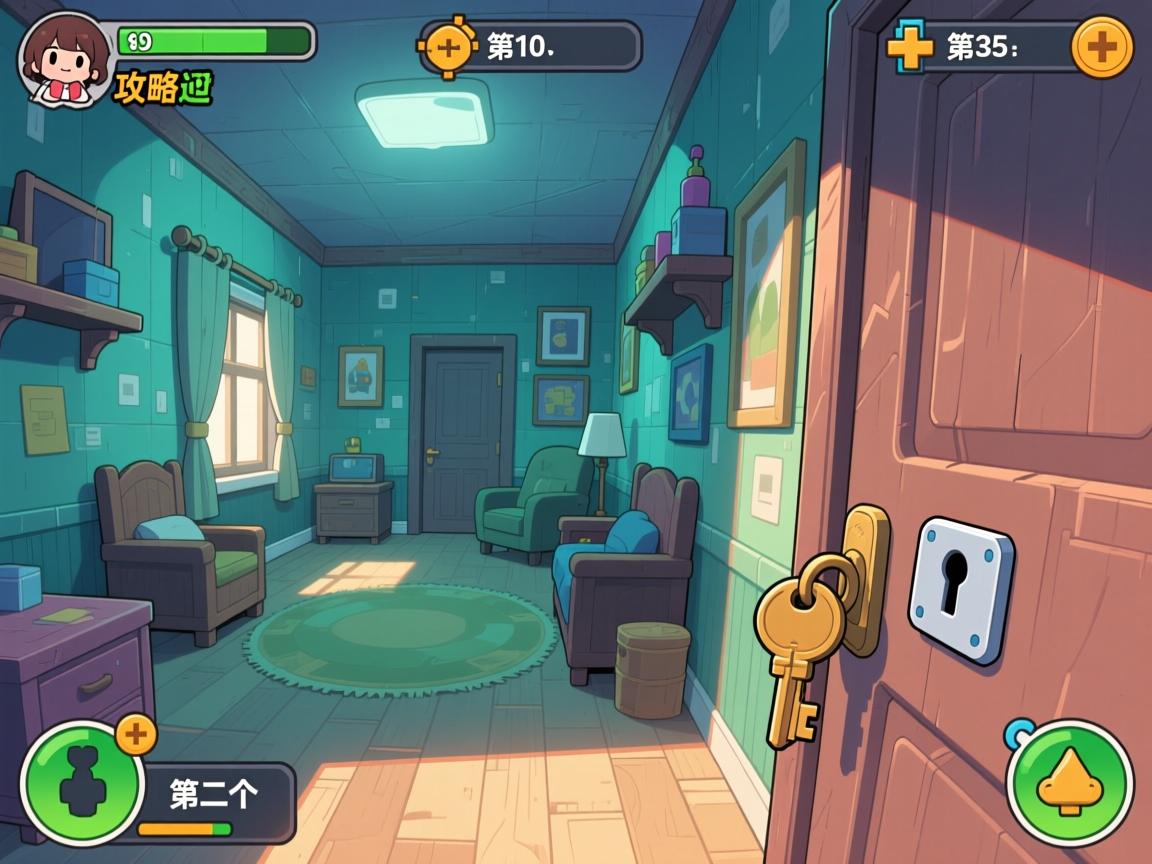Tap the green up-arrow button
1152x864 pixels.
1069,783
